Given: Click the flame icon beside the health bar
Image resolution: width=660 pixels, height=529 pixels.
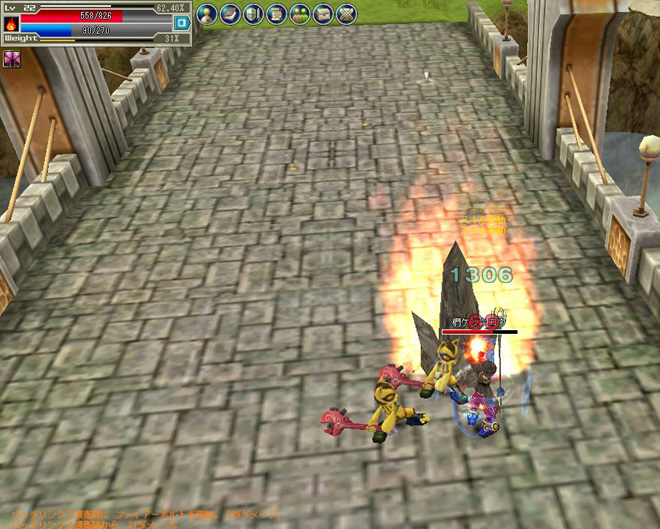Looking at the screenshot, I should click(11, 23).
